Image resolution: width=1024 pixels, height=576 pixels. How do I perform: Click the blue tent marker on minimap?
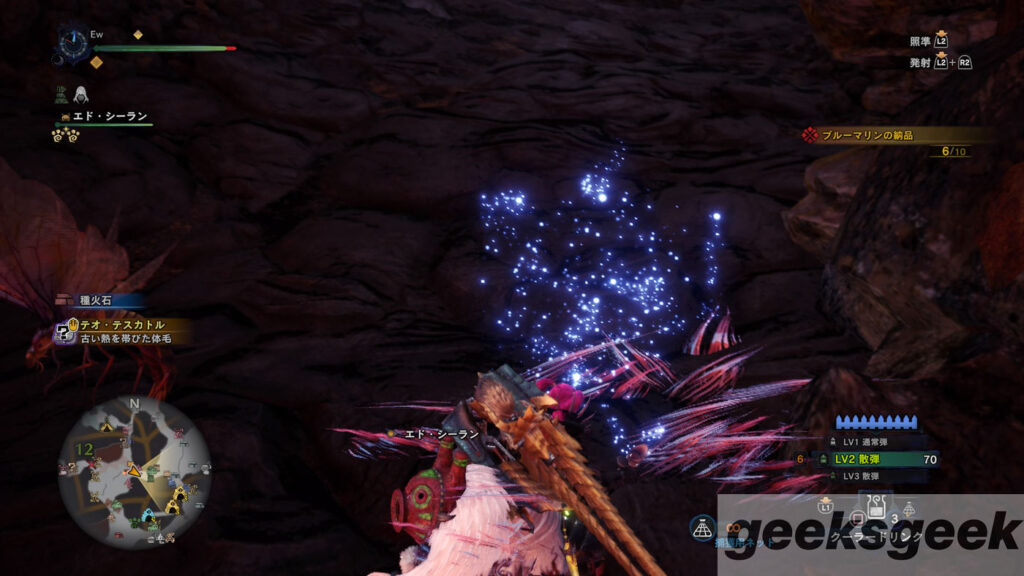pos(148,517)
